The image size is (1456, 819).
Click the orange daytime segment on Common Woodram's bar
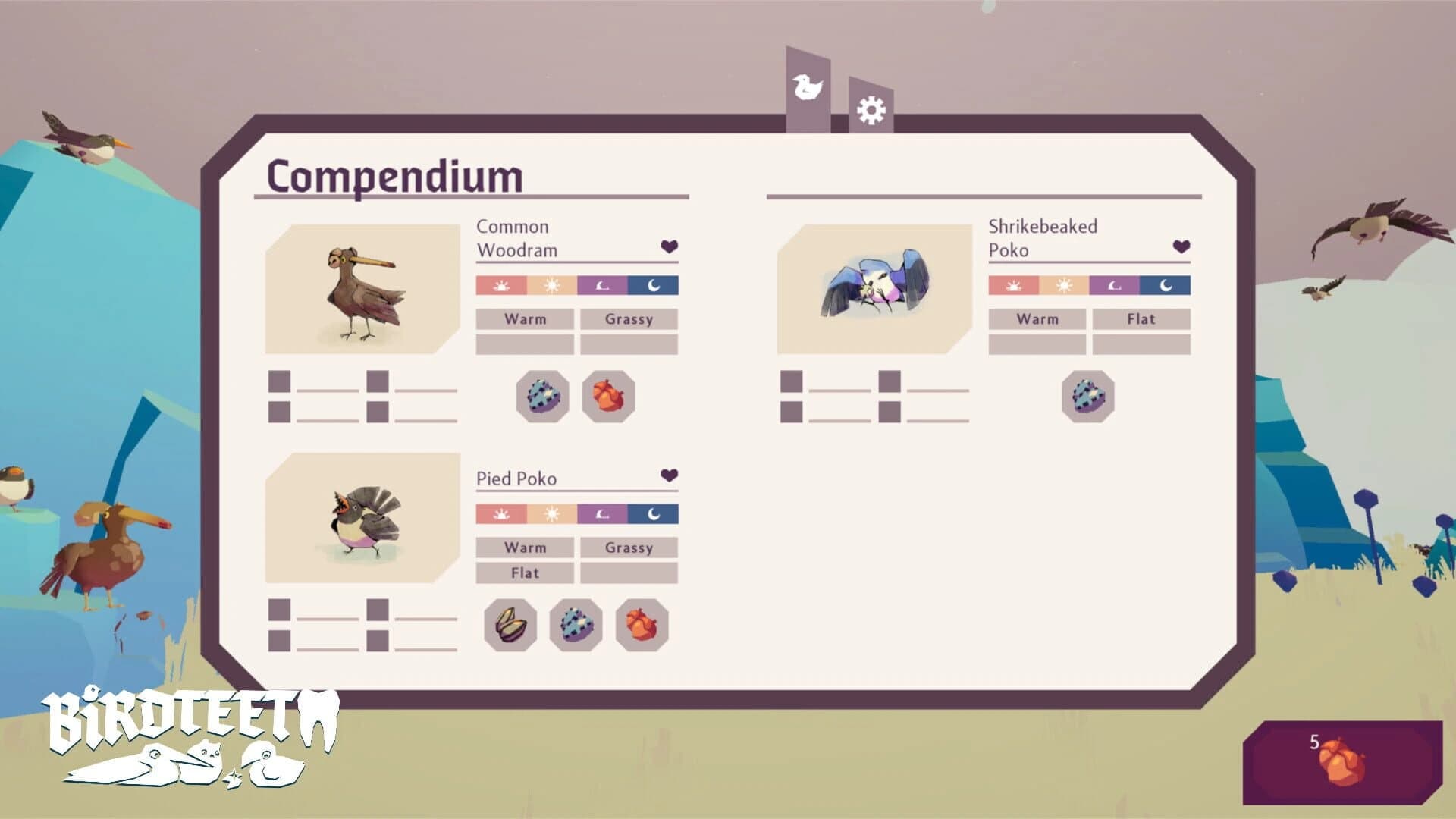point(551,286)
